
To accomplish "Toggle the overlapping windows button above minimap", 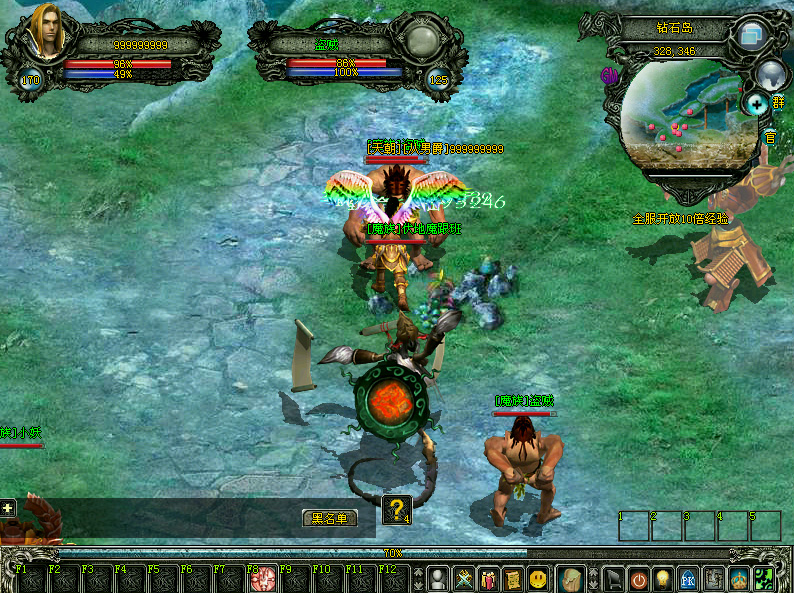I will [x=752, y=35].
